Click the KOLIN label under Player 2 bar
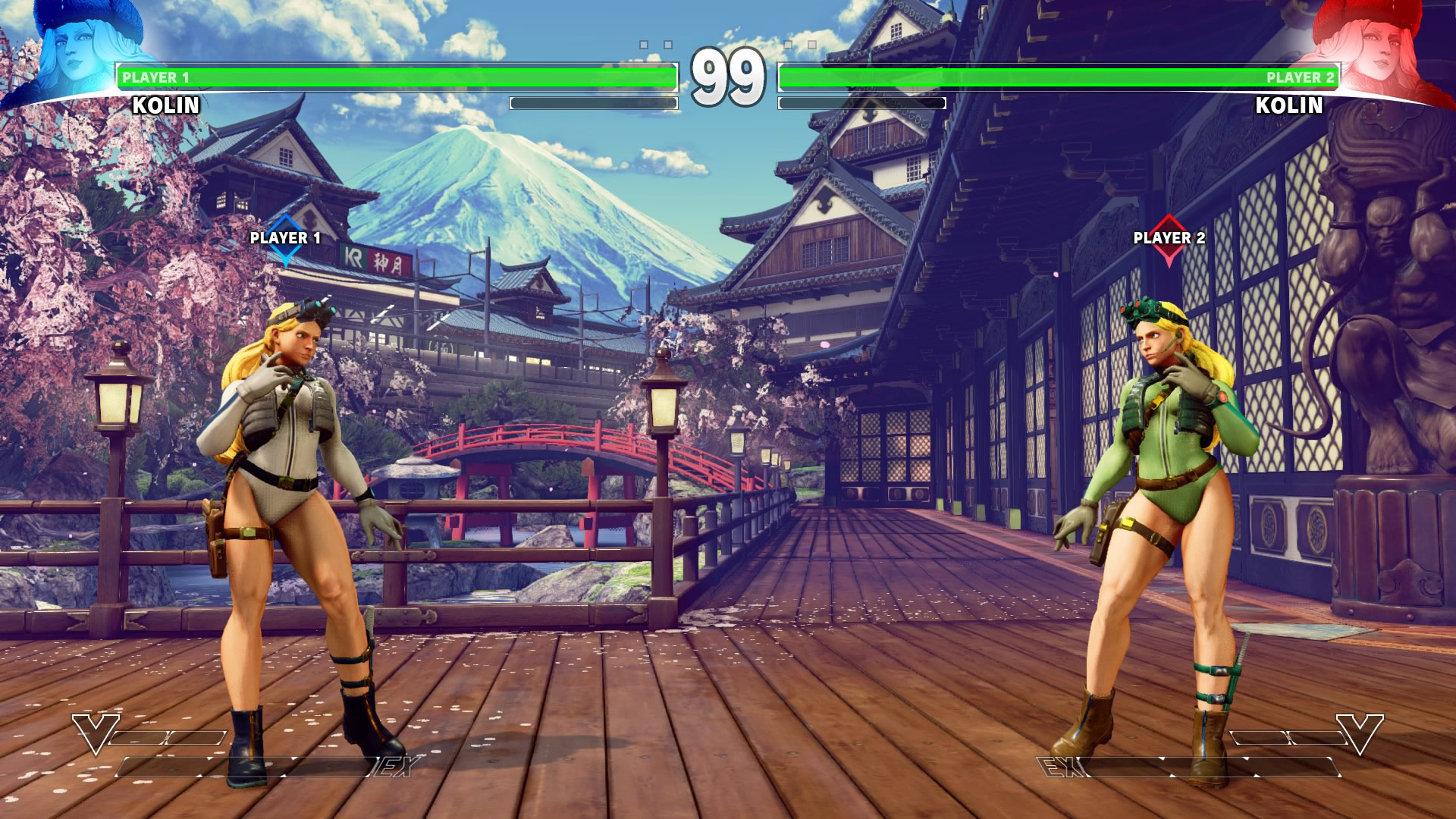This screenshot has width=1456, height=819. [1289, 106]
